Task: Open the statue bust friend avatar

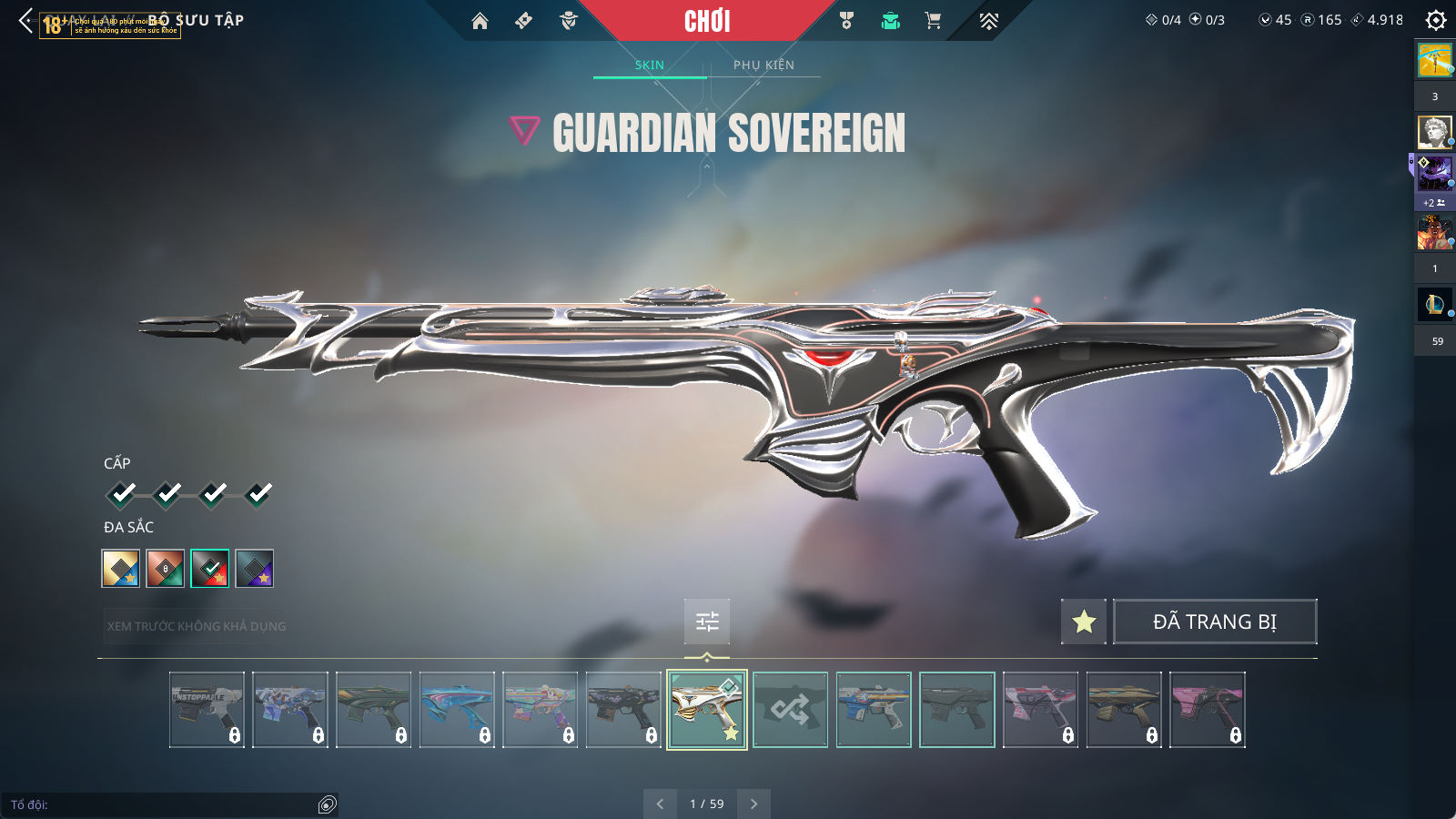Action: coord(1434,132)
